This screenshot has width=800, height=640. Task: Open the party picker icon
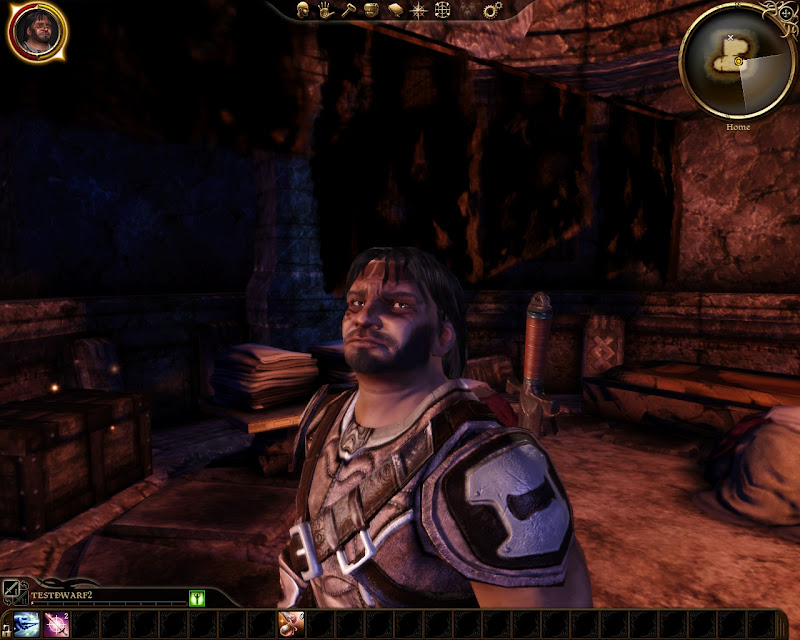pos(466,10)
